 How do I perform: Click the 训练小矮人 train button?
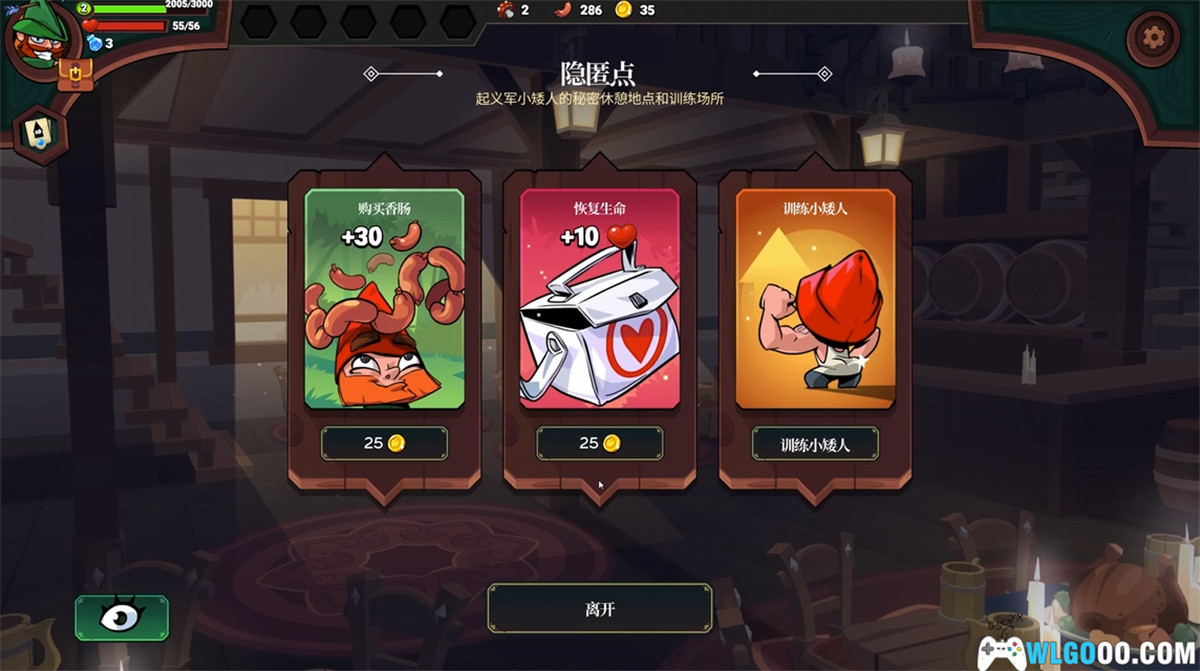coord(815,443)
